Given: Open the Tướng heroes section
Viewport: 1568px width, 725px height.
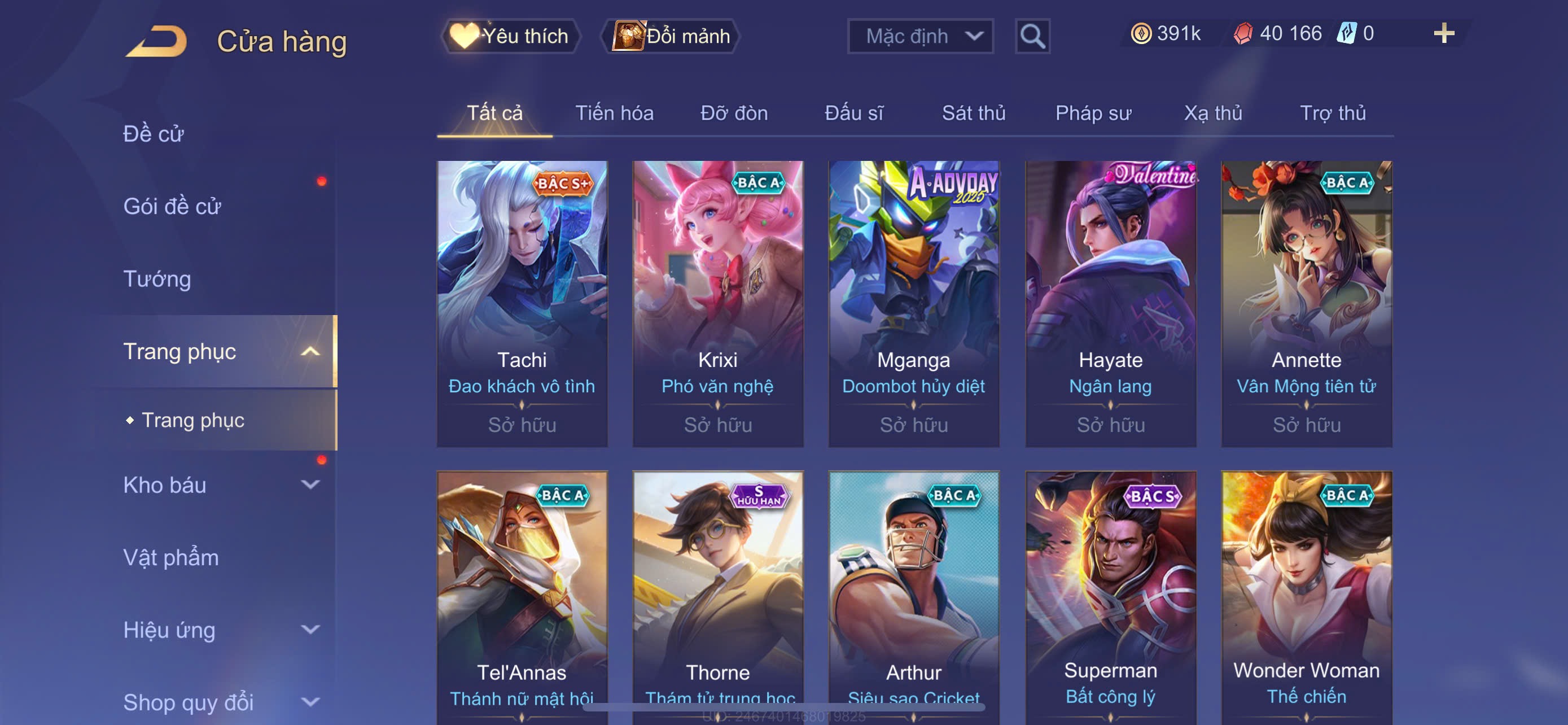Looking at the screenshot, I should tap(157, 279).
